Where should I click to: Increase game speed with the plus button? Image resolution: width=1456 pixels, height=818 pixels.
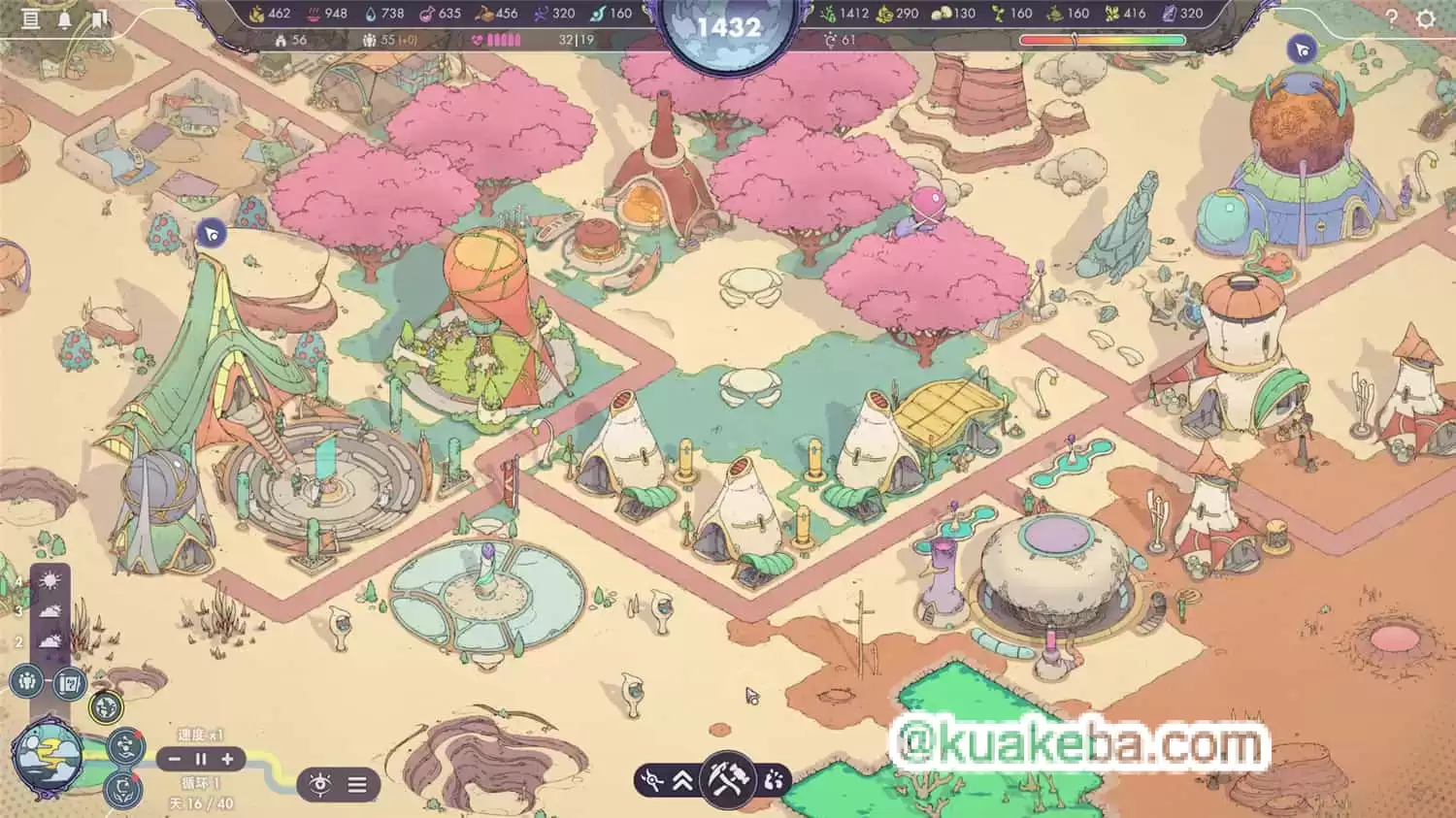click(x=228, y=759)
